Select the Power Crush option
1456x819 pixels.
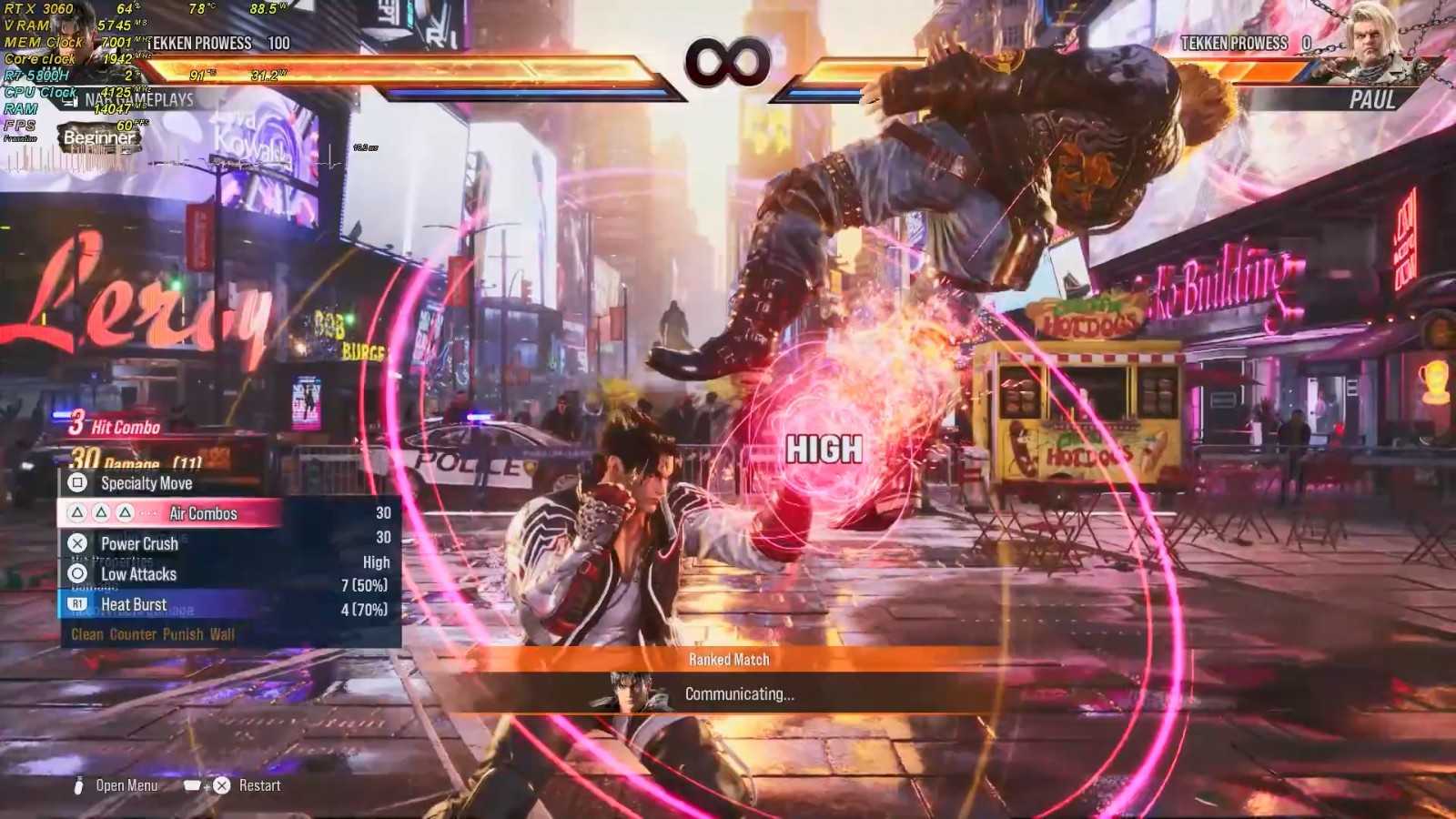tap(139, 543)
